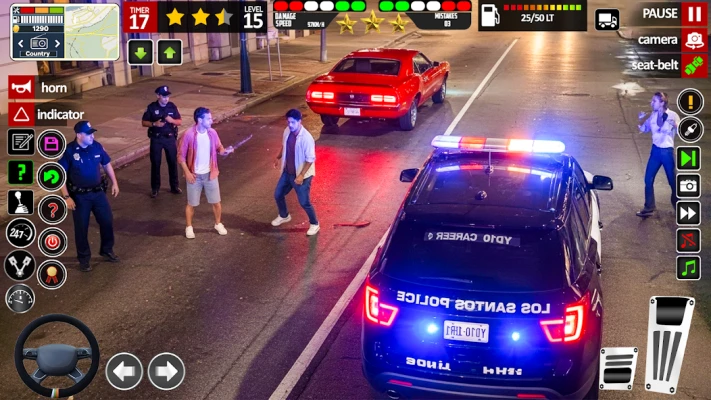Steer left with the left arrow button

coord(124,371)
